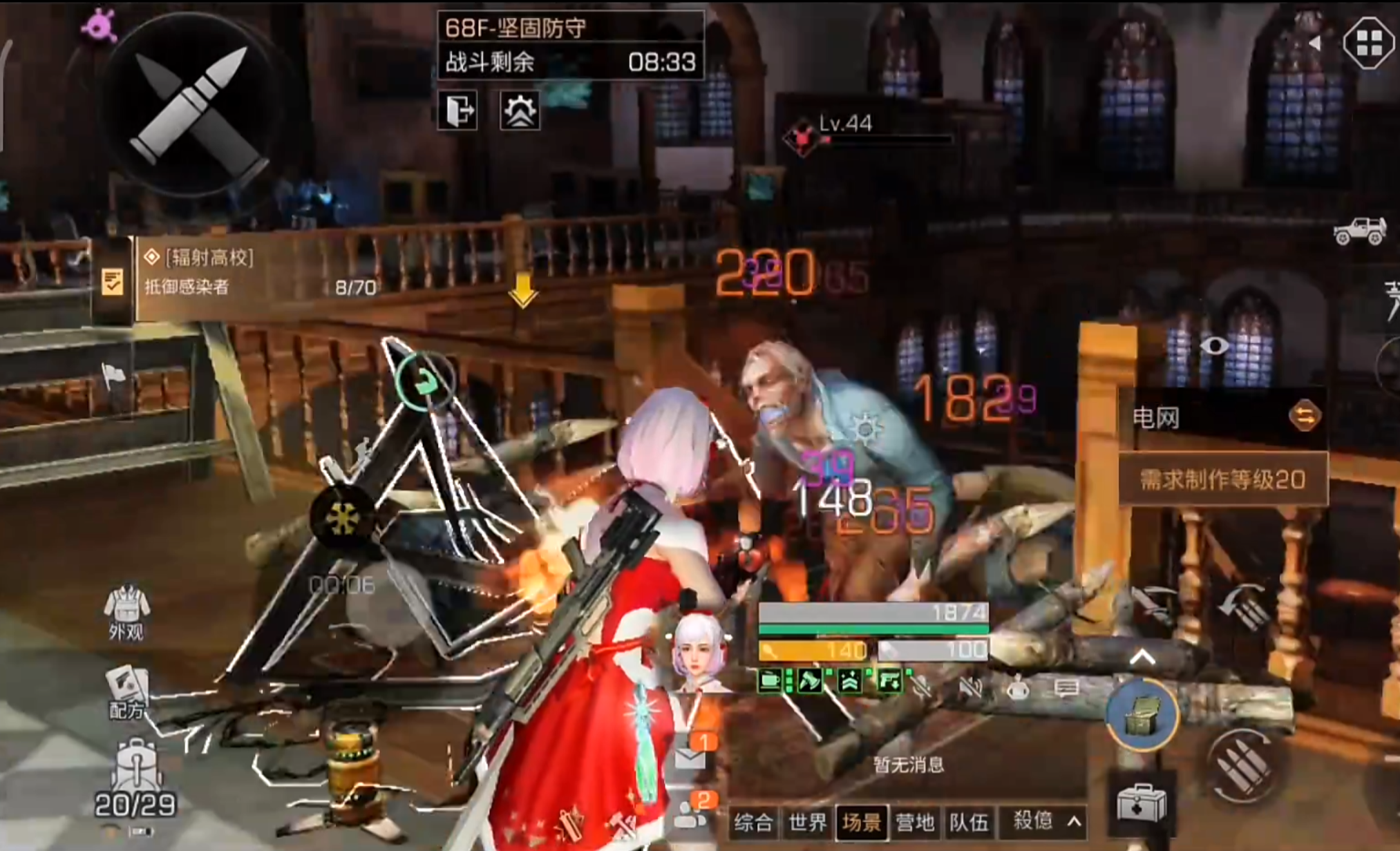Open the gear-shaped defense settings icon
The height and width of the screenshot is (851, 1400).
coord(520,111)
